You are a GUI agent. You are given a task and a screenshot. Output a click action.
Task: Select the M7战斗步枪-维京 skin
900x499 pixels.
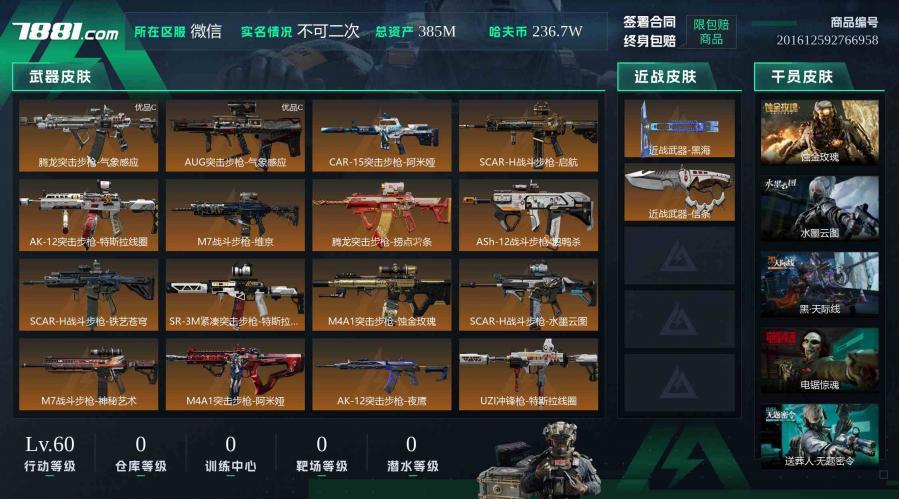[x=235, y=214]
